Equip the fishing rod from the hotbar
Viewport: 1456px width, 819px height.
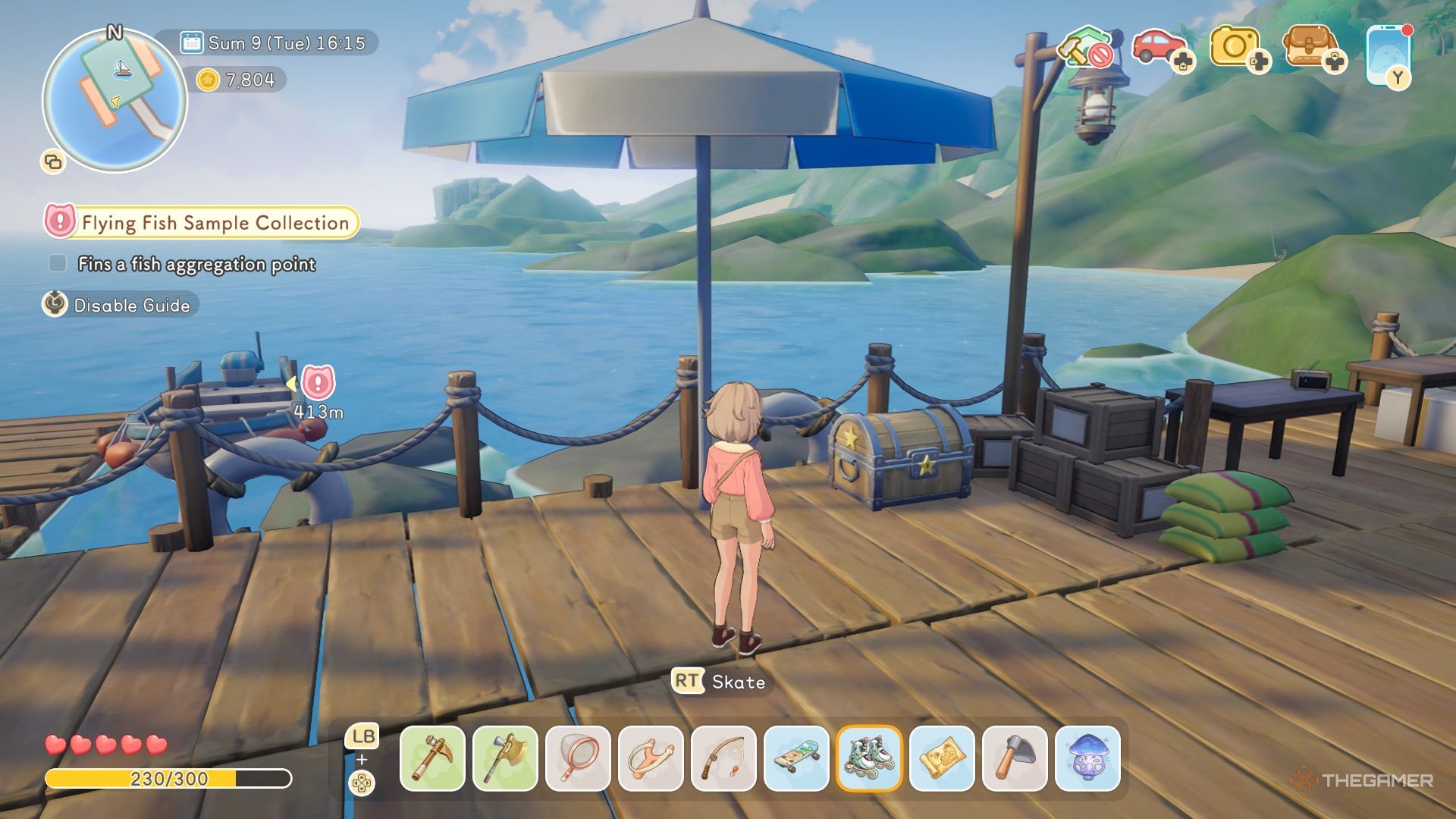723,758
